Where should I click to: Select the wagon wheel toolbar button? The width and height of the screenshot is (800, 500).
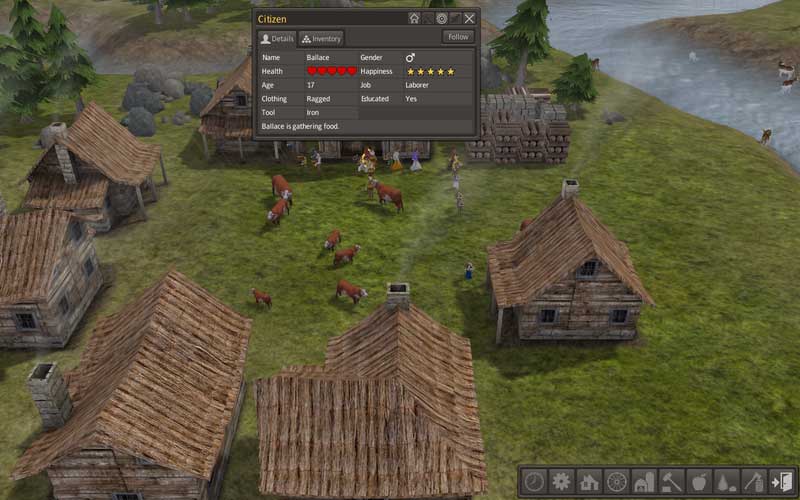(616, 481)
